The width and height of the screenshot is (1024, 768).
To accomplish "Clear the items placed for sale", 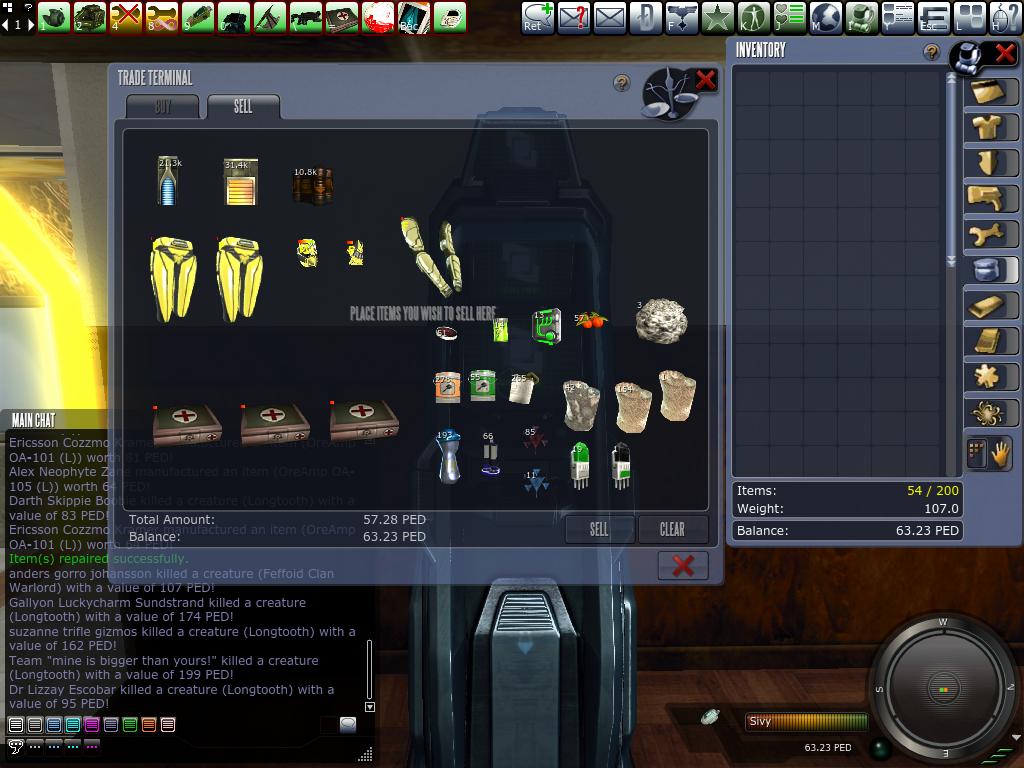I will tap(672, 529).
